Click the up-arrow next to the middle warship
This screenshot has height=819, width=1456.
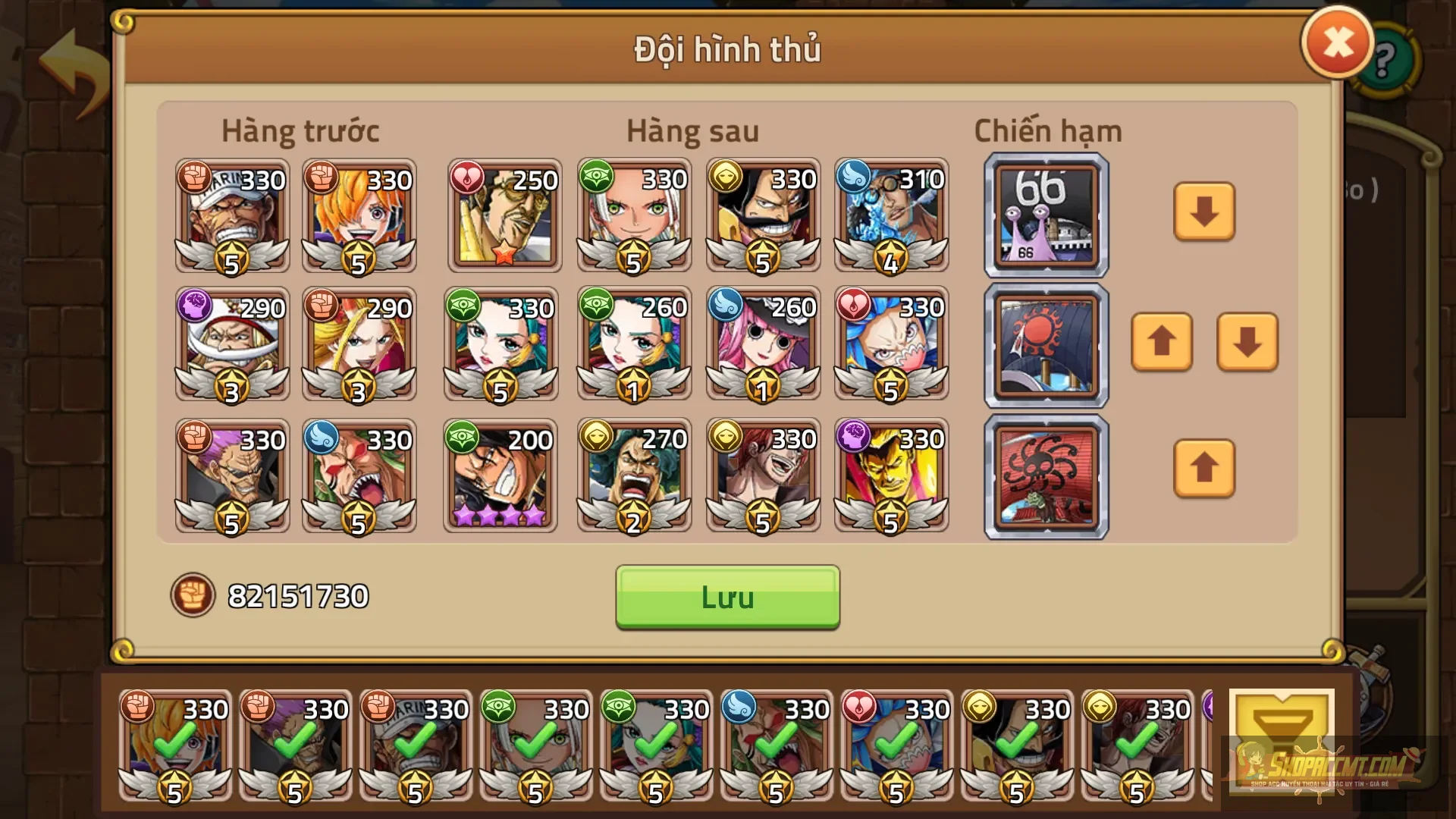(1162, 345)
